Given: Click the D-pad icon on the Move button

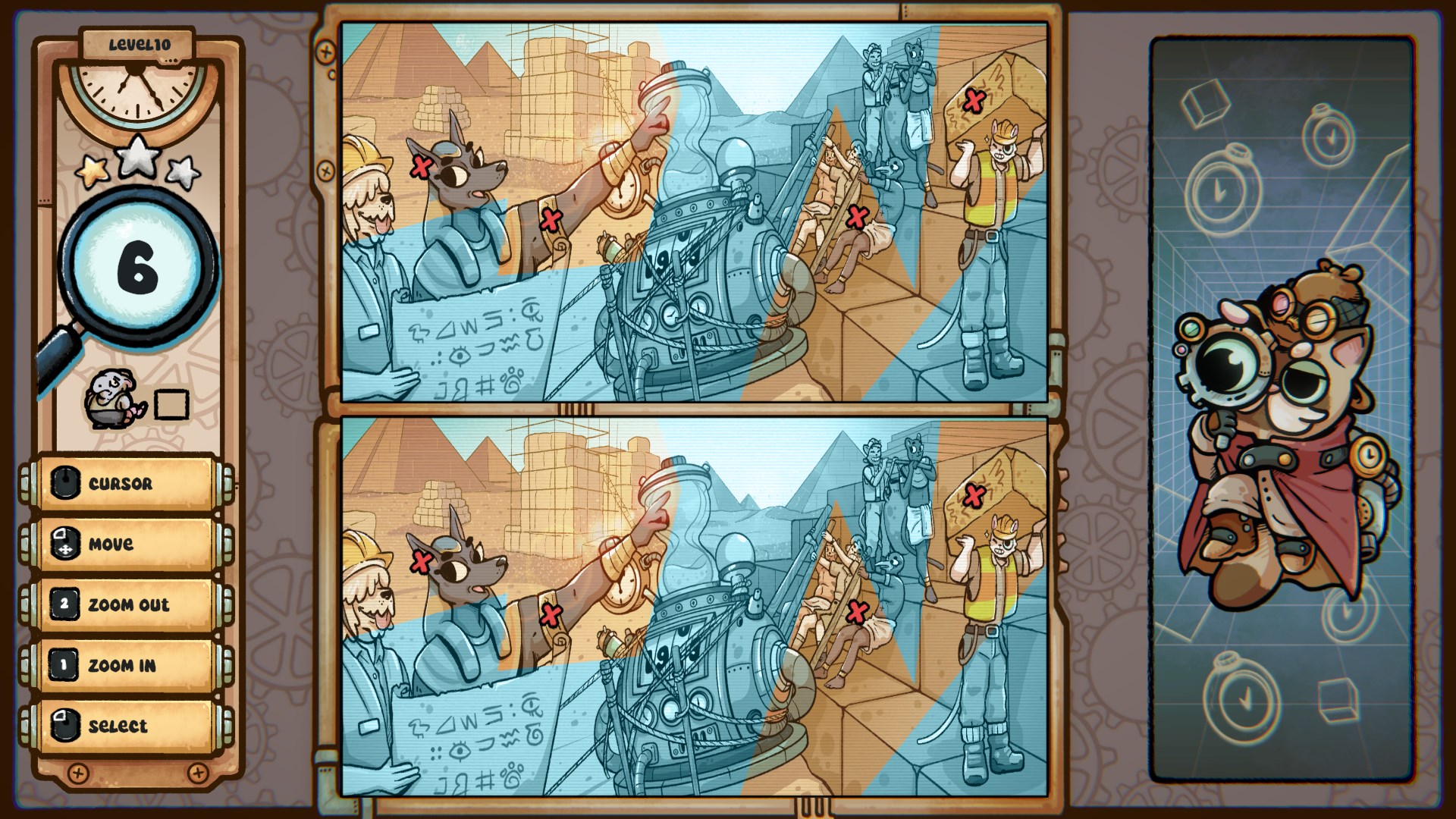Looking at the screenshot, I should pyautogui.click(x=65, y=544).
